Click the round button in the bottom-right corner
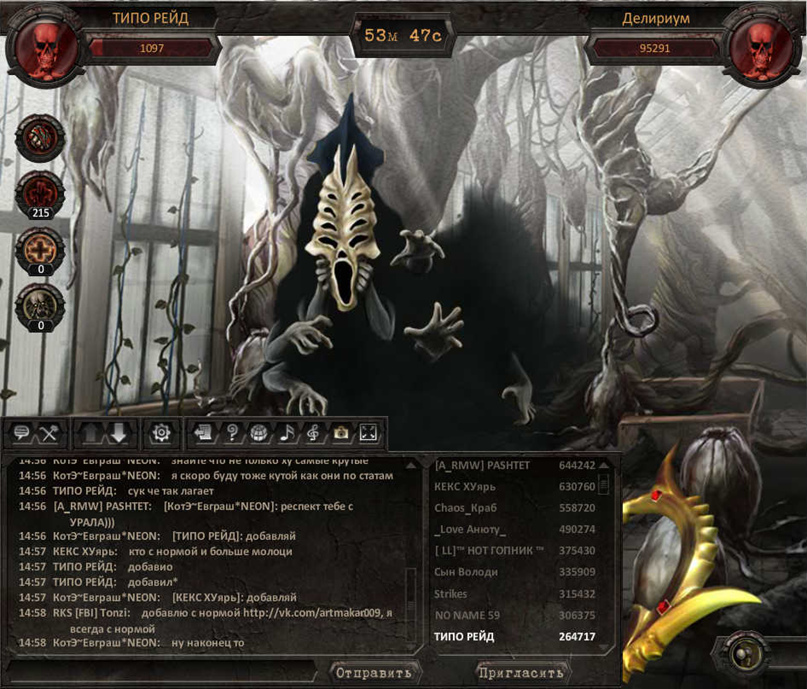Image resolution: width=807 pixels, height=689 pixels. (744, 655)
